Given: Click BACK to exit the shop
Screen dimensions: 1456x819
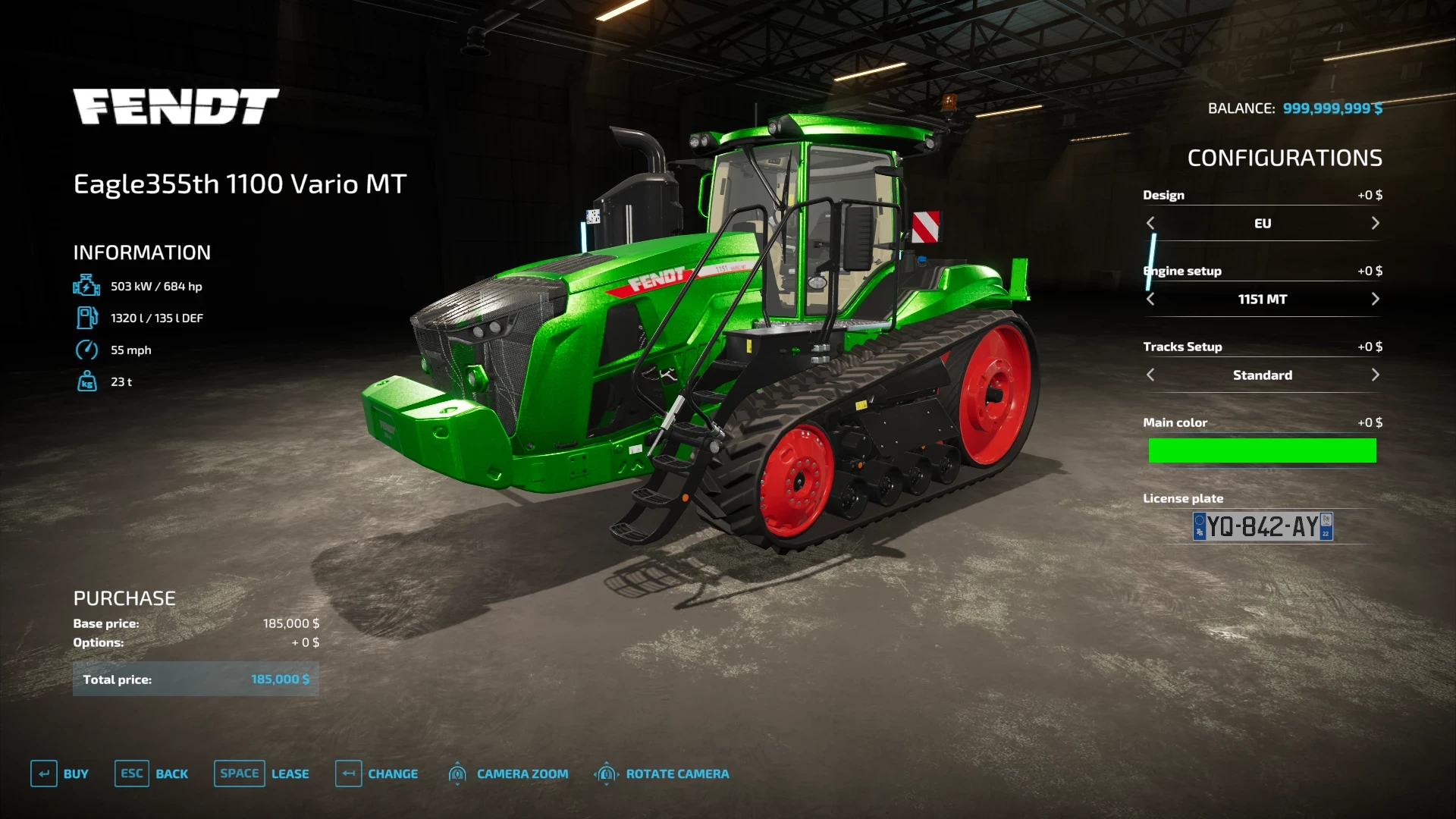Looking at the screenshot, I should (172, 773).
